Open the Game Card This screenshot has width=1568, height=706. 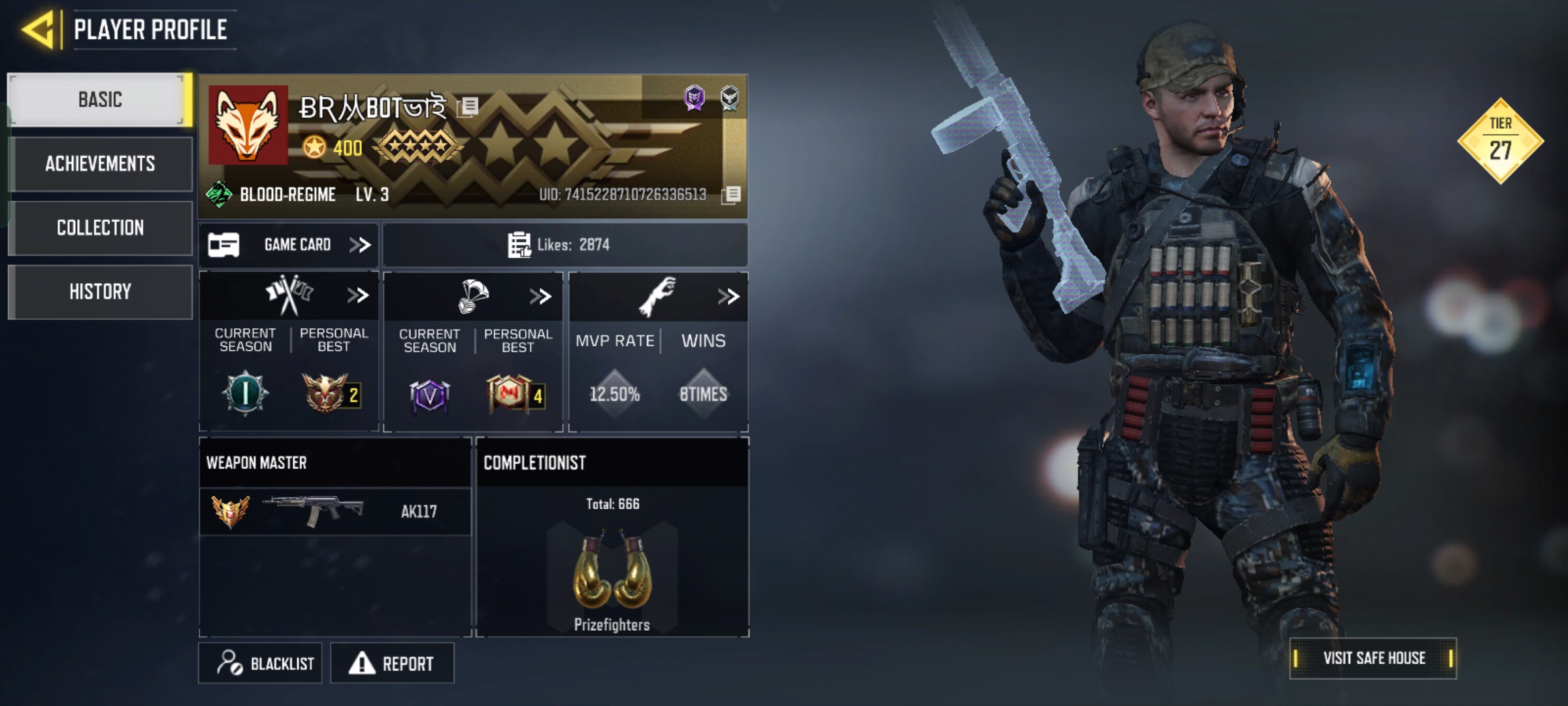[x=289, y=245]
